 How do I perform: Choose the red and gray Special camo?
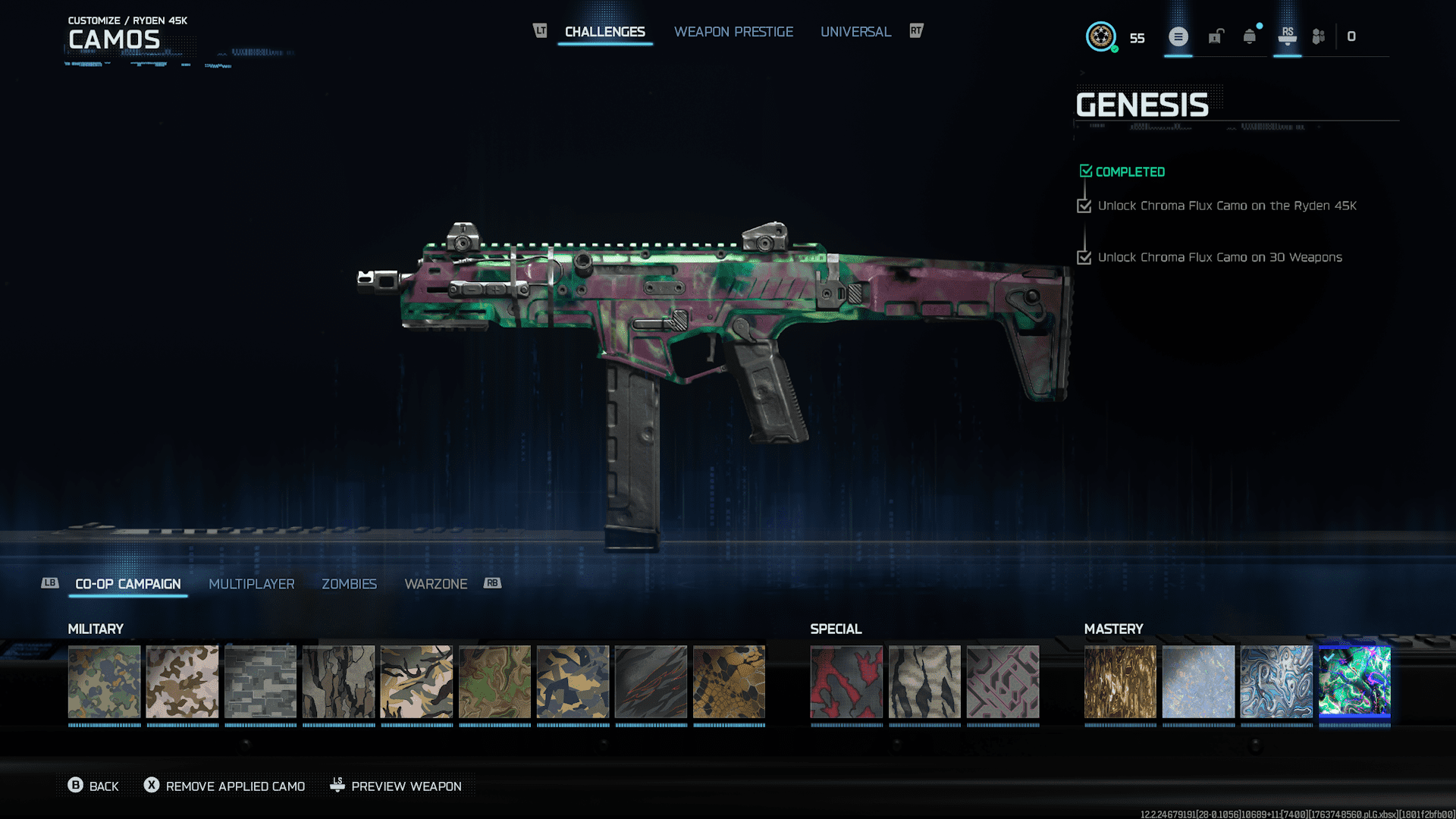point(846,681)
